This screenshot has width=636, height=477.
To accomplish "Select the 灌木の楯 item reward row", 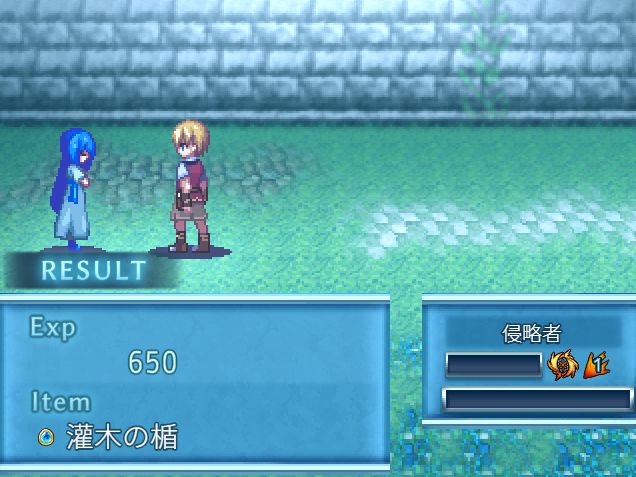I will point(110,437).
